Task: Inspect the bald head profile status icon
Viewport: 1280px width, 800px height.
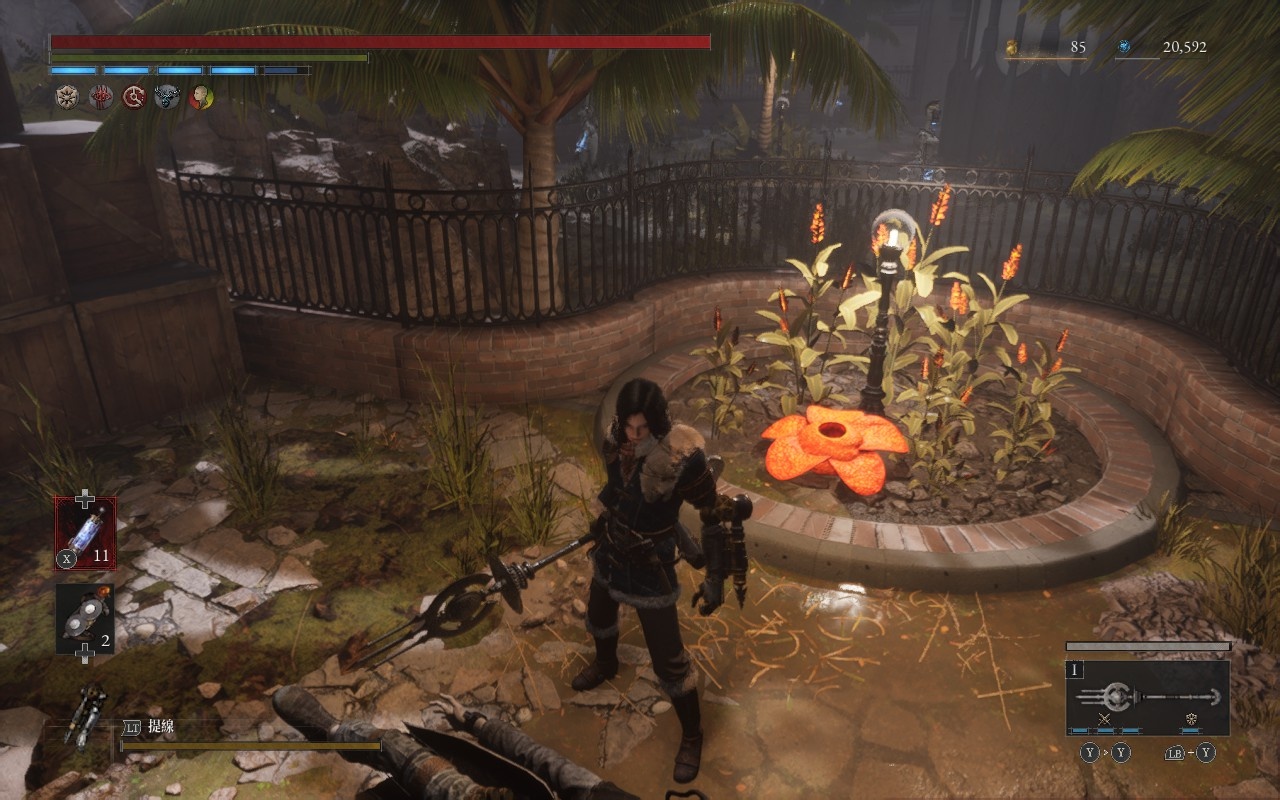Action: point(201,97)
